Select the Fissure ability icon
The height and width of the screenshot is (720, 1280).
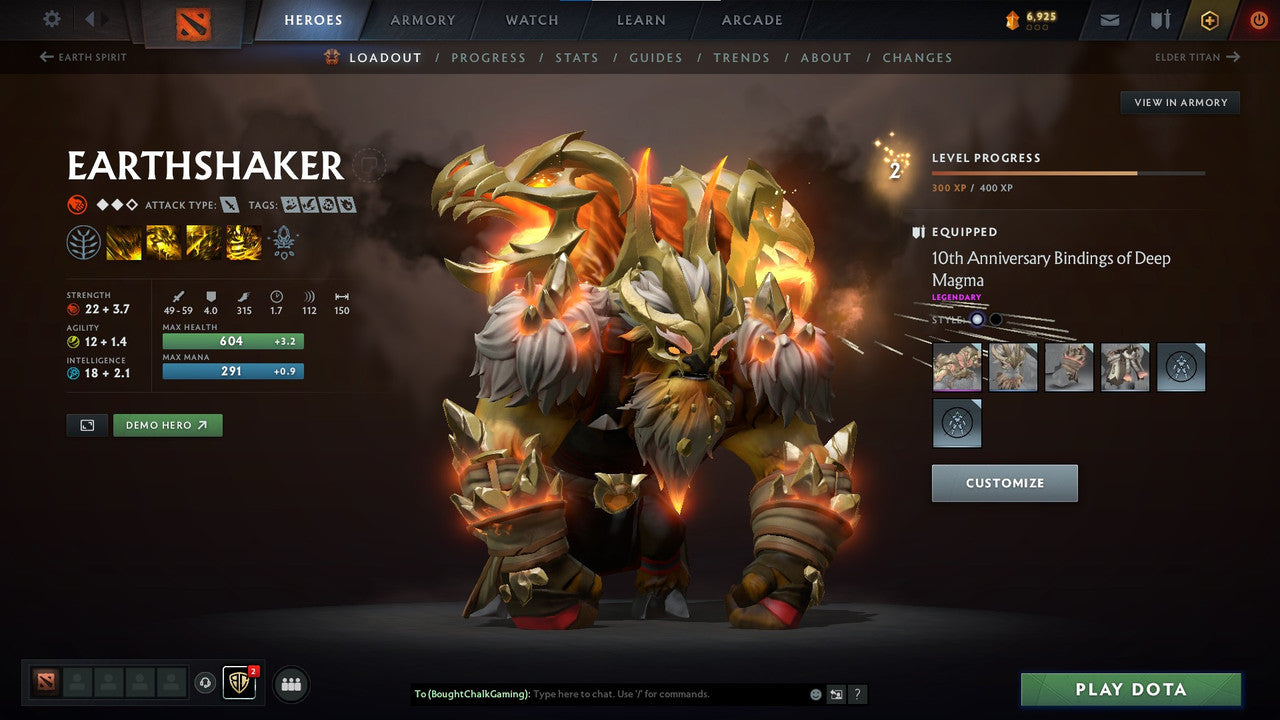click(x=123, y=242)
